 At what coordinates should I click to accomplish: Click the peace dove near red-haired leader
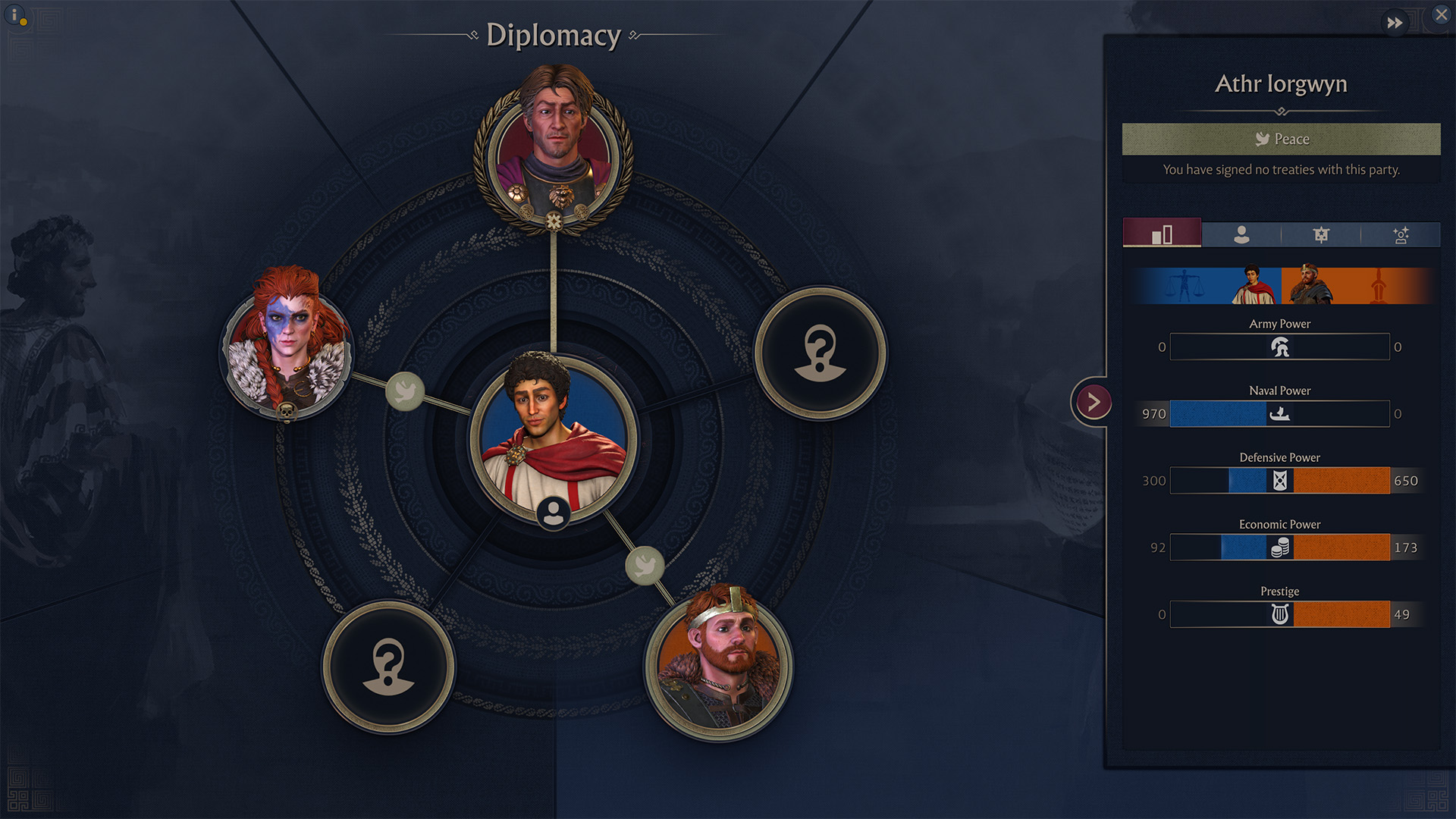tap(405, 391)
